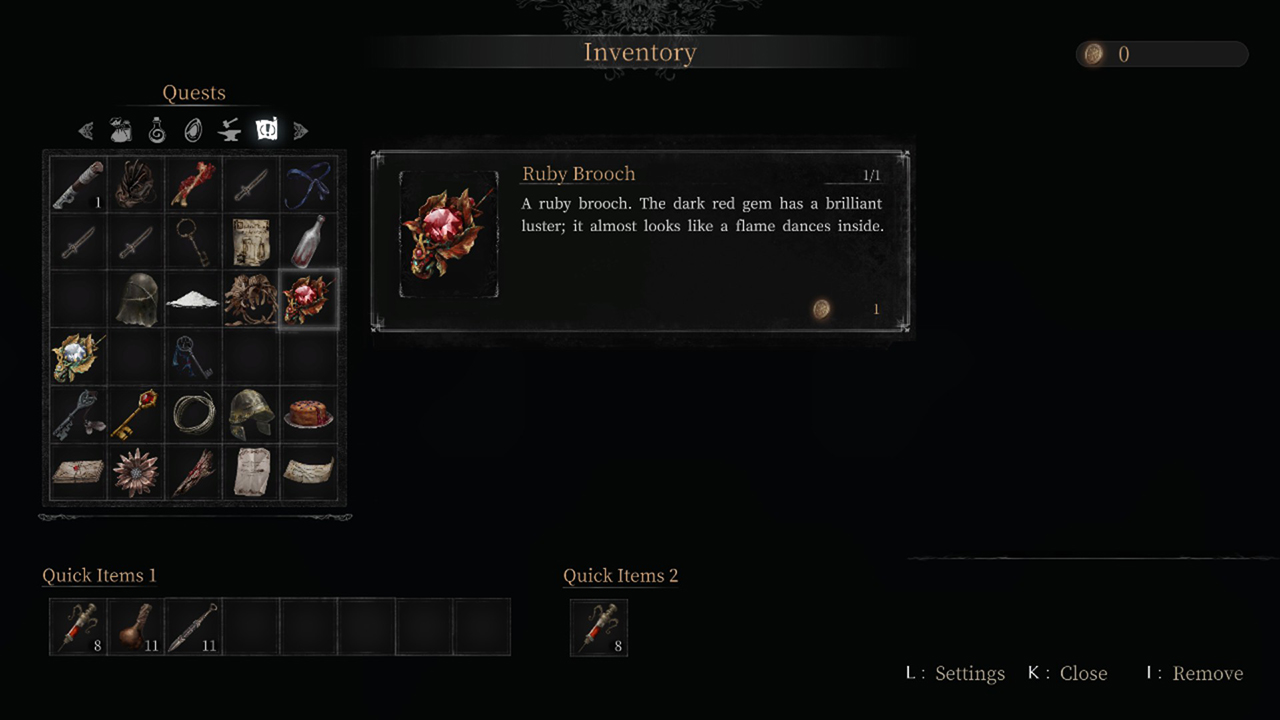This screenshot has width=1280, height=720.
Task: Open the swirl flask consumables tab
Action: (x=157, y=130)
